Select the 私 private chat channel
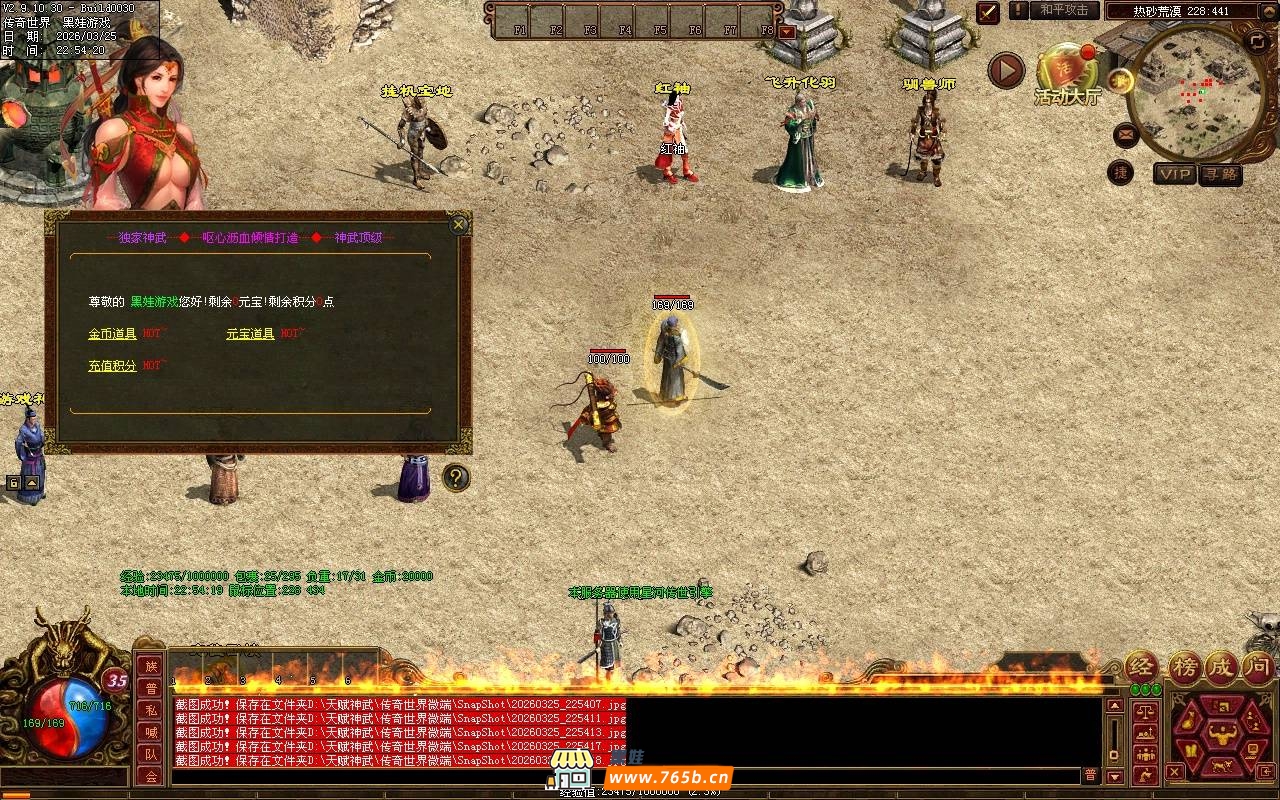 pos(150,710)
